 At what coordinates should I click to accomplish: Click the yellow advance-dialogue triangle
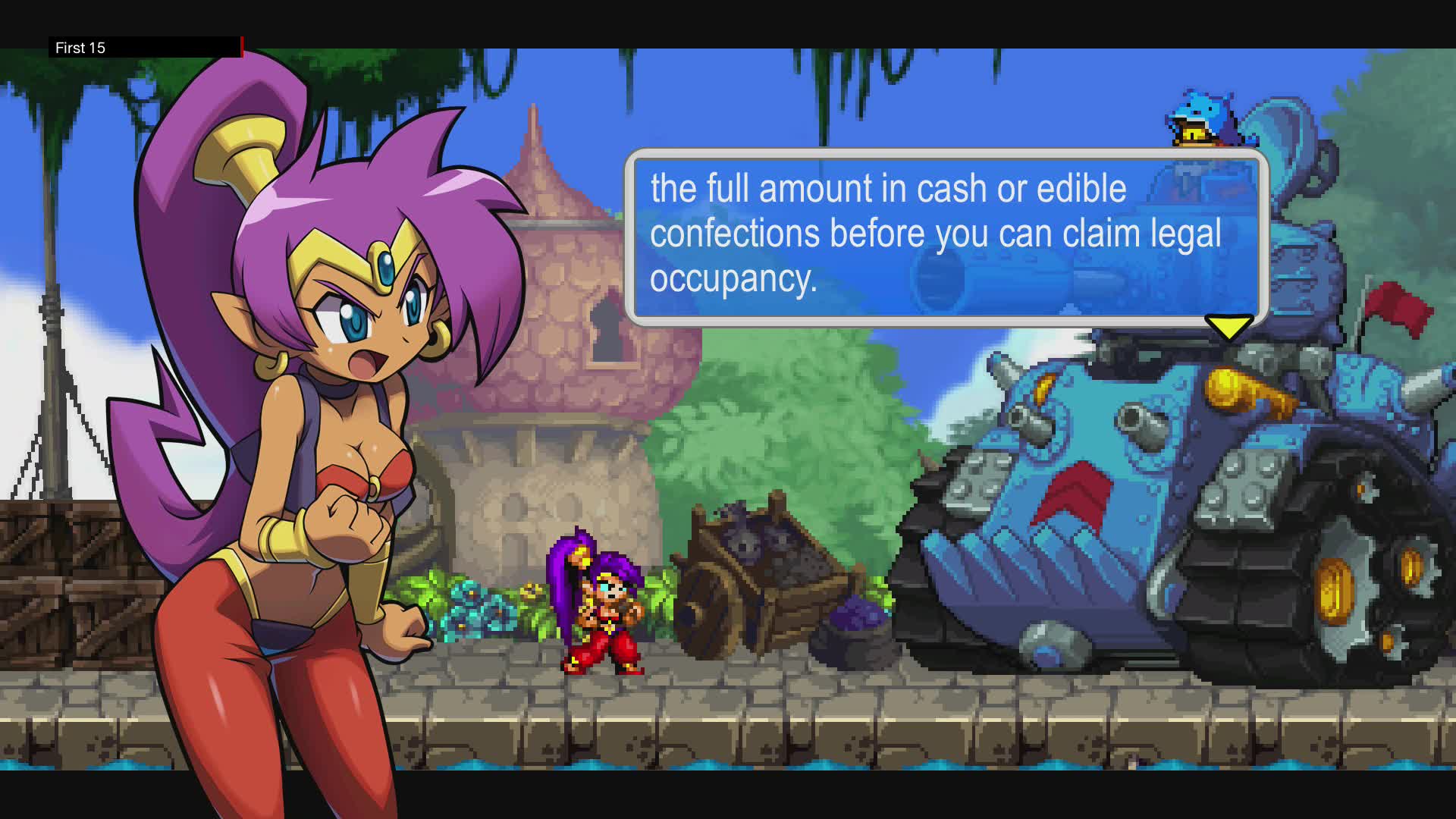click(x=1228, y=325)
